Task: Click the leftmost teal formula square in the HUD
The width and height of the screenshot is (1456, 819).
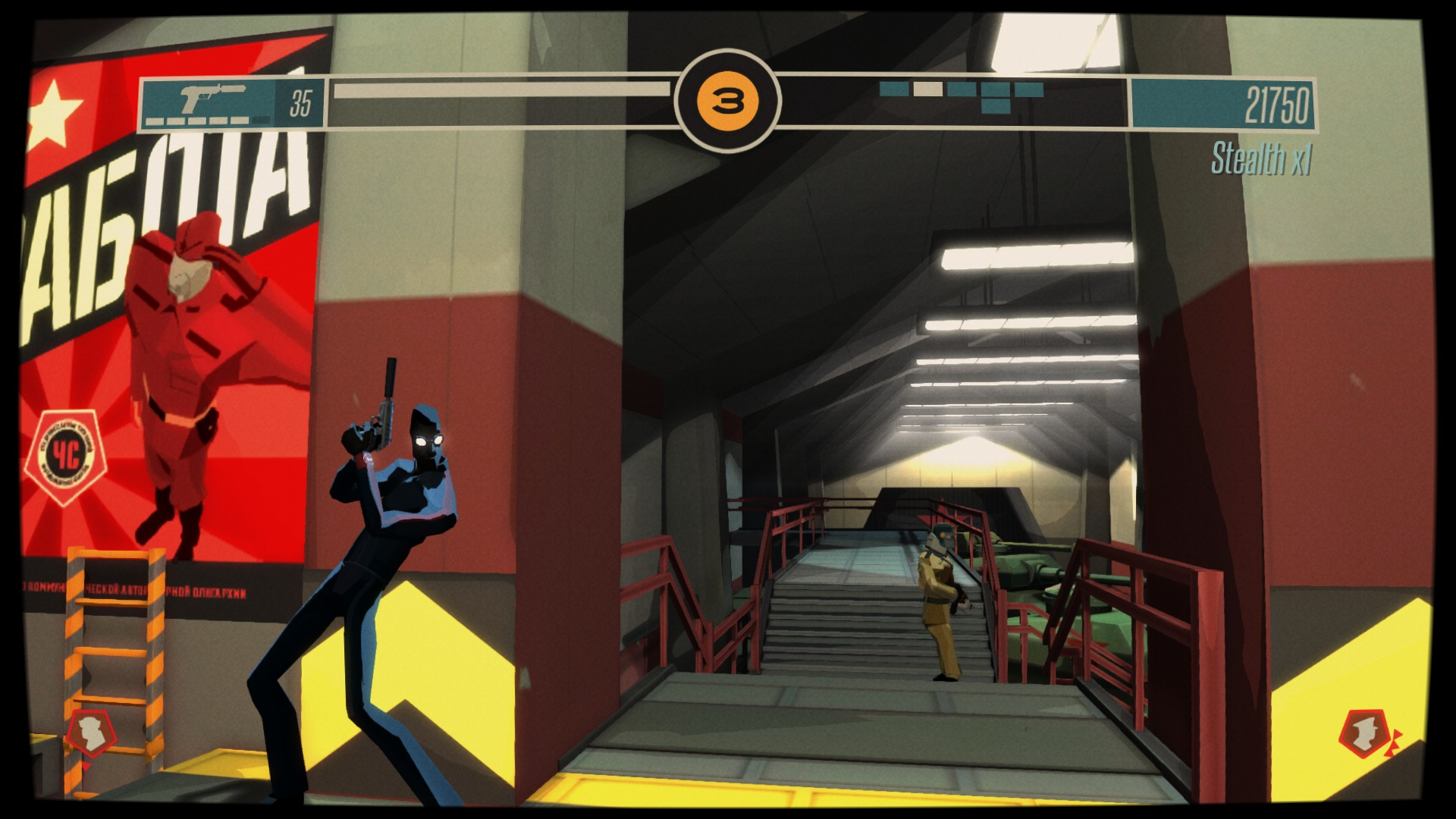Action: tap(893, 88)
